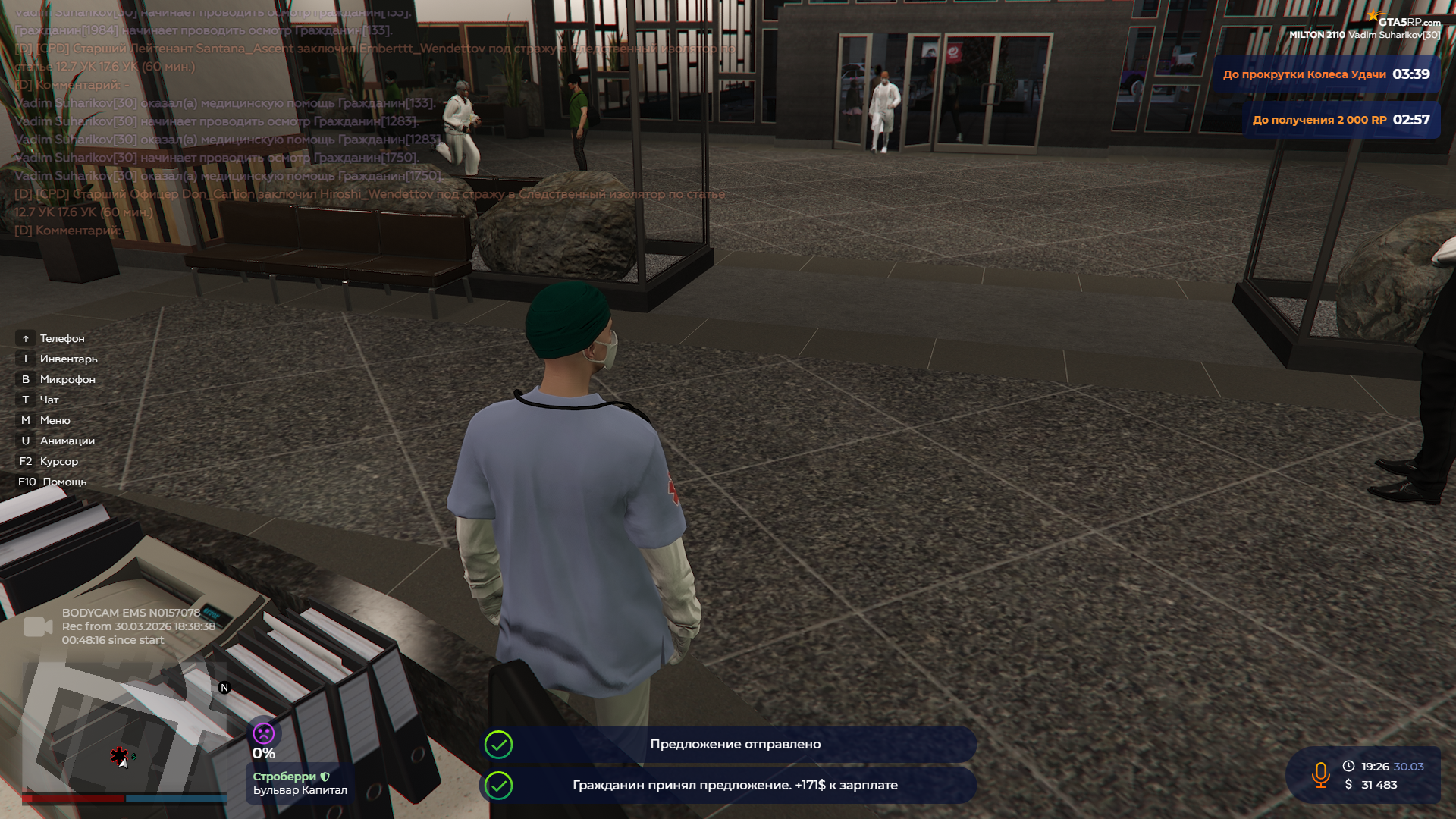Toggle the orange microphone icon
Image resolution: width=1456 pixels, height=819 pixels.
click(1320, 775)
